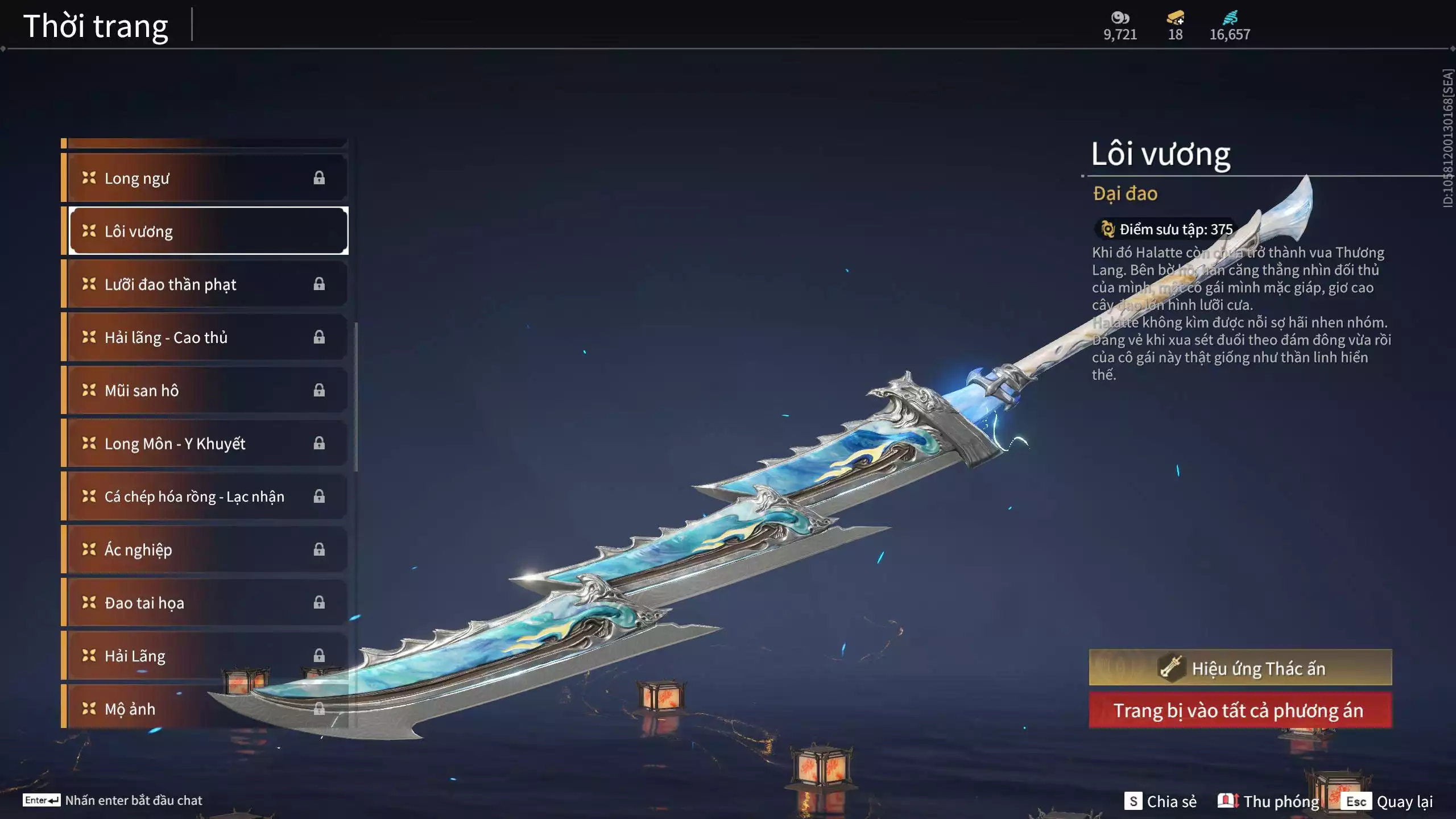Open Hiệu ứng Thác ấn effects

1240,668
